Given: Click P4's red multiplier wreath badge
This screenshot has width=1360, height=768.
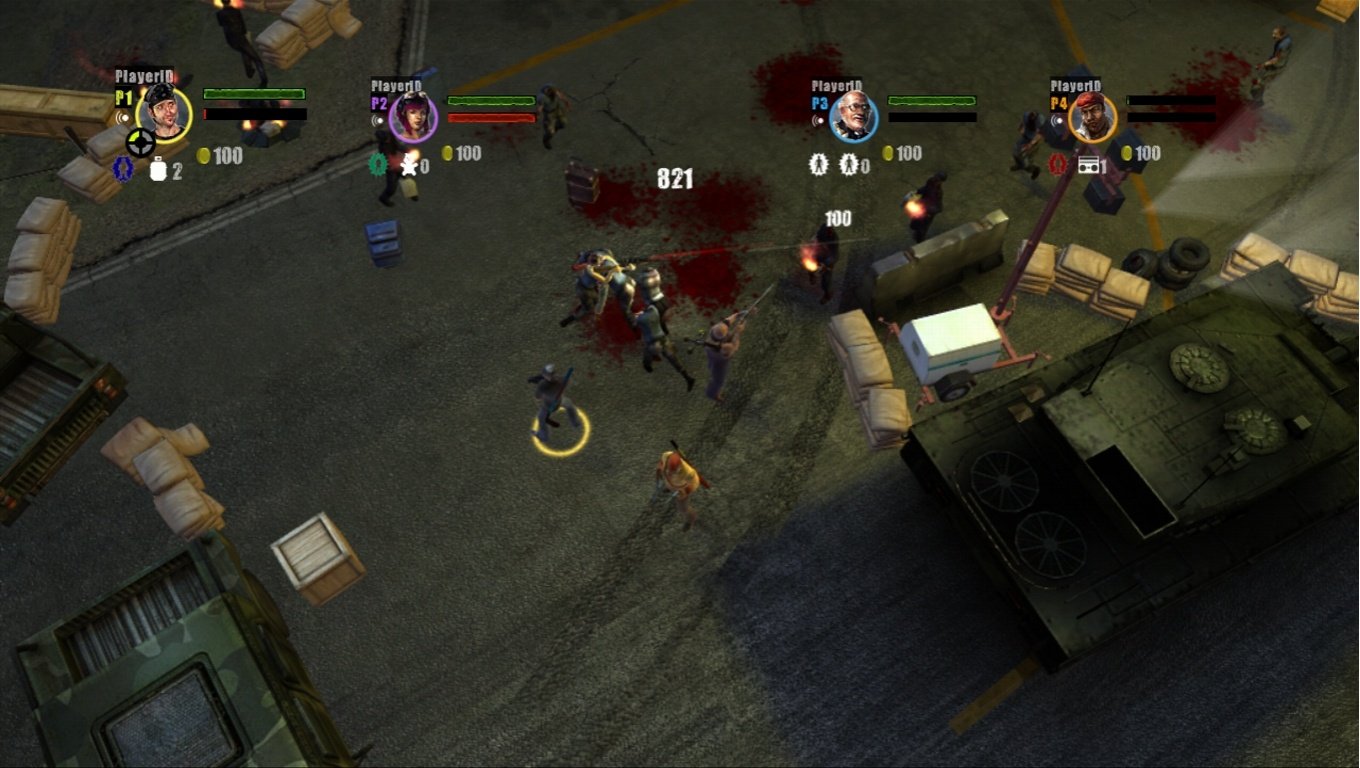Looking at the screenshot, I should [x=1055, y=164].
